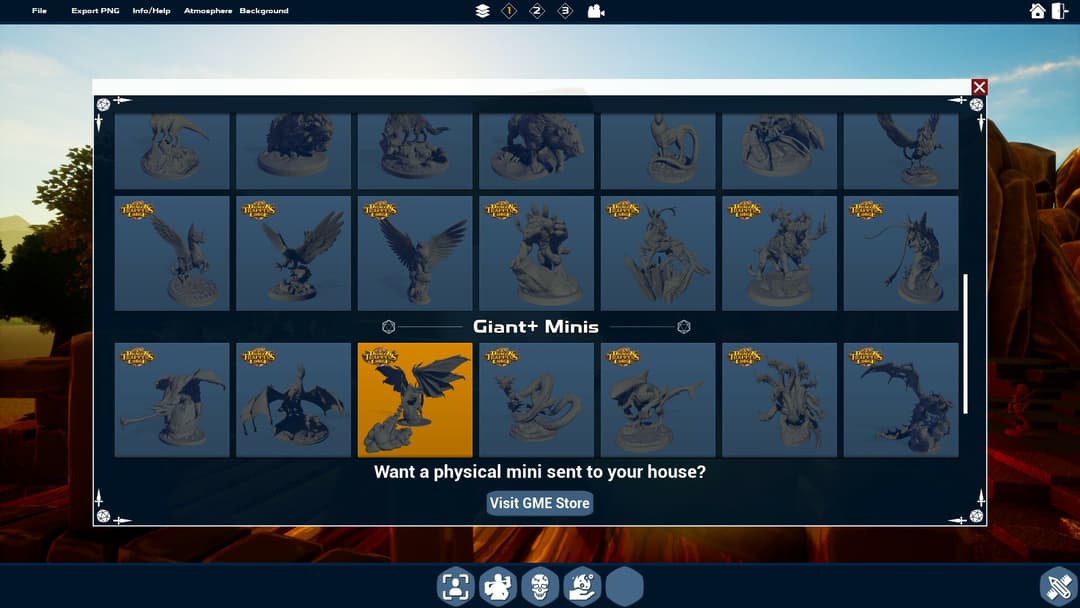Screen dimensions: 1080x608
Task: Open the File menu
Action: [39, 11]
